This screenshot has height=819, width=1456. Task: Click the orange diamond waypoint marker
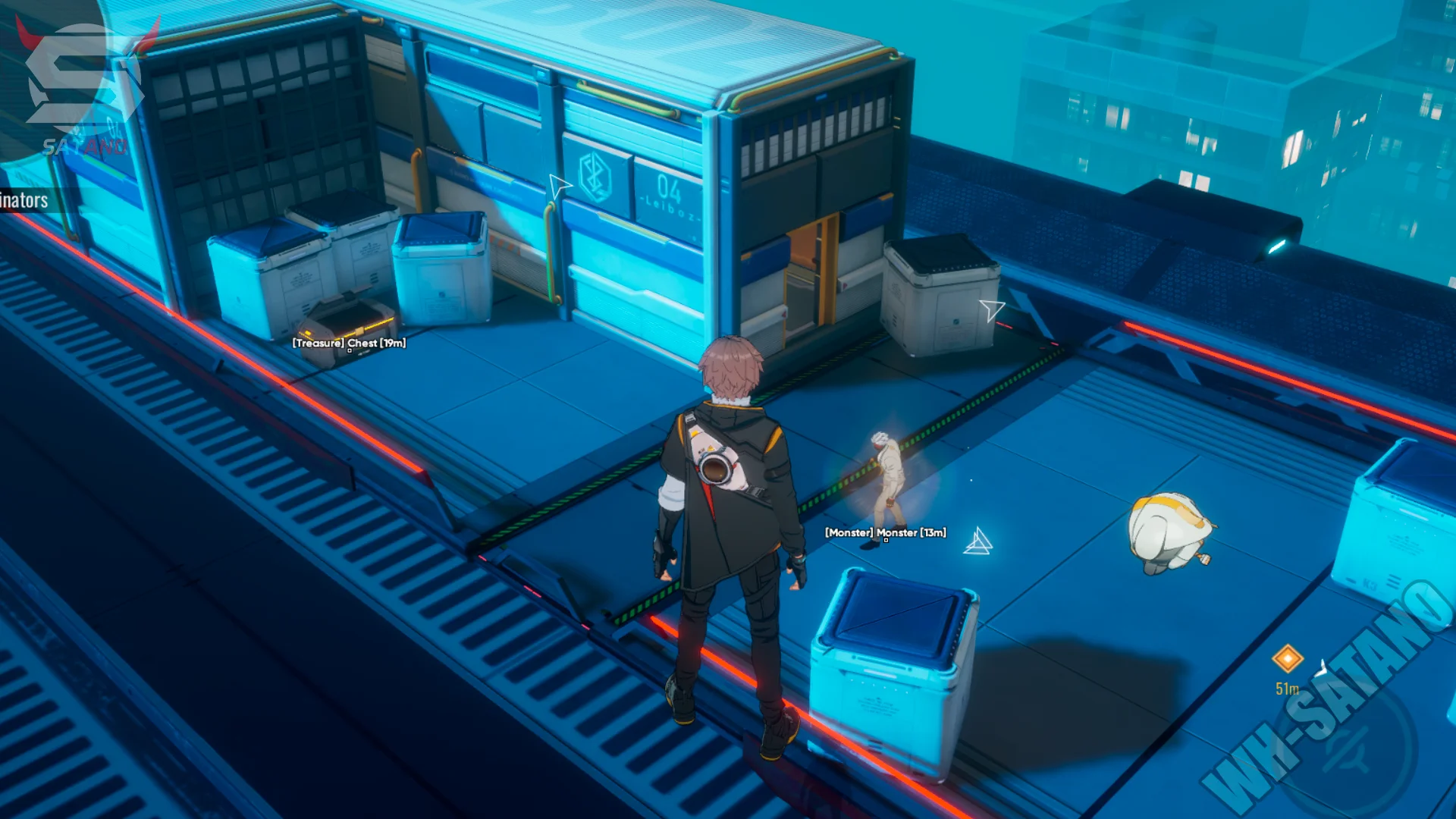[x=1287, y=658]
